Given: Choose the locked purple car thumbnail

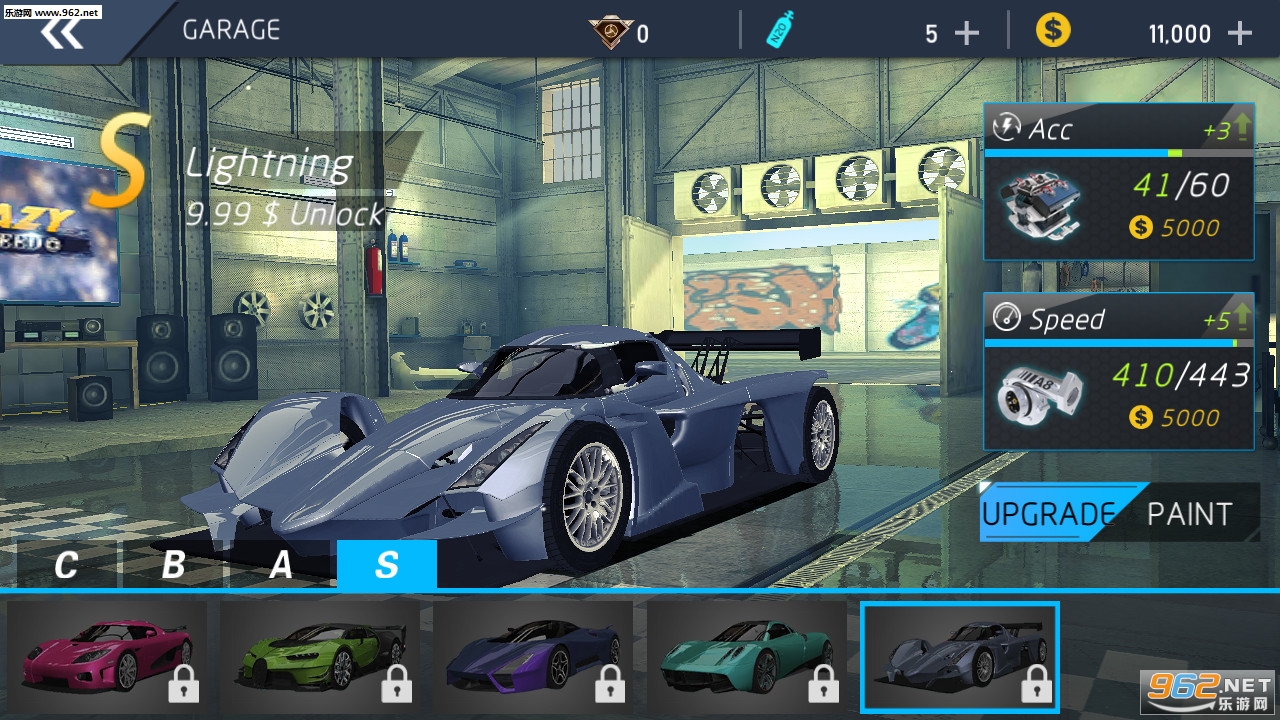Looking at the screenshot, I should [x=533, y=655].
